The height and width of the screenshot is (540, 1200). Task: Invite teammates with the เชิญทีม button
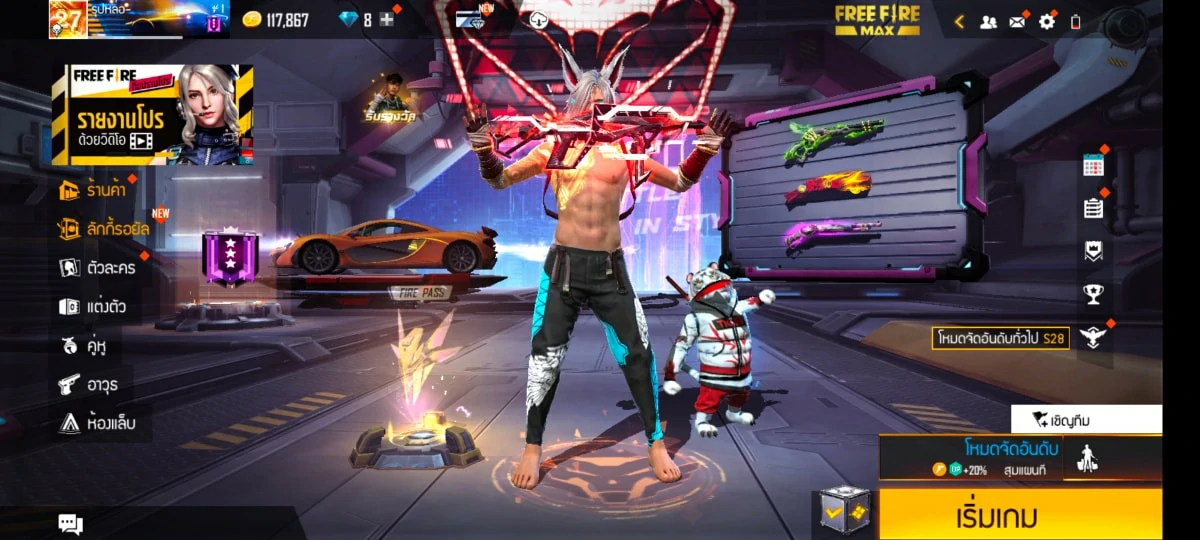(1086, 419)
